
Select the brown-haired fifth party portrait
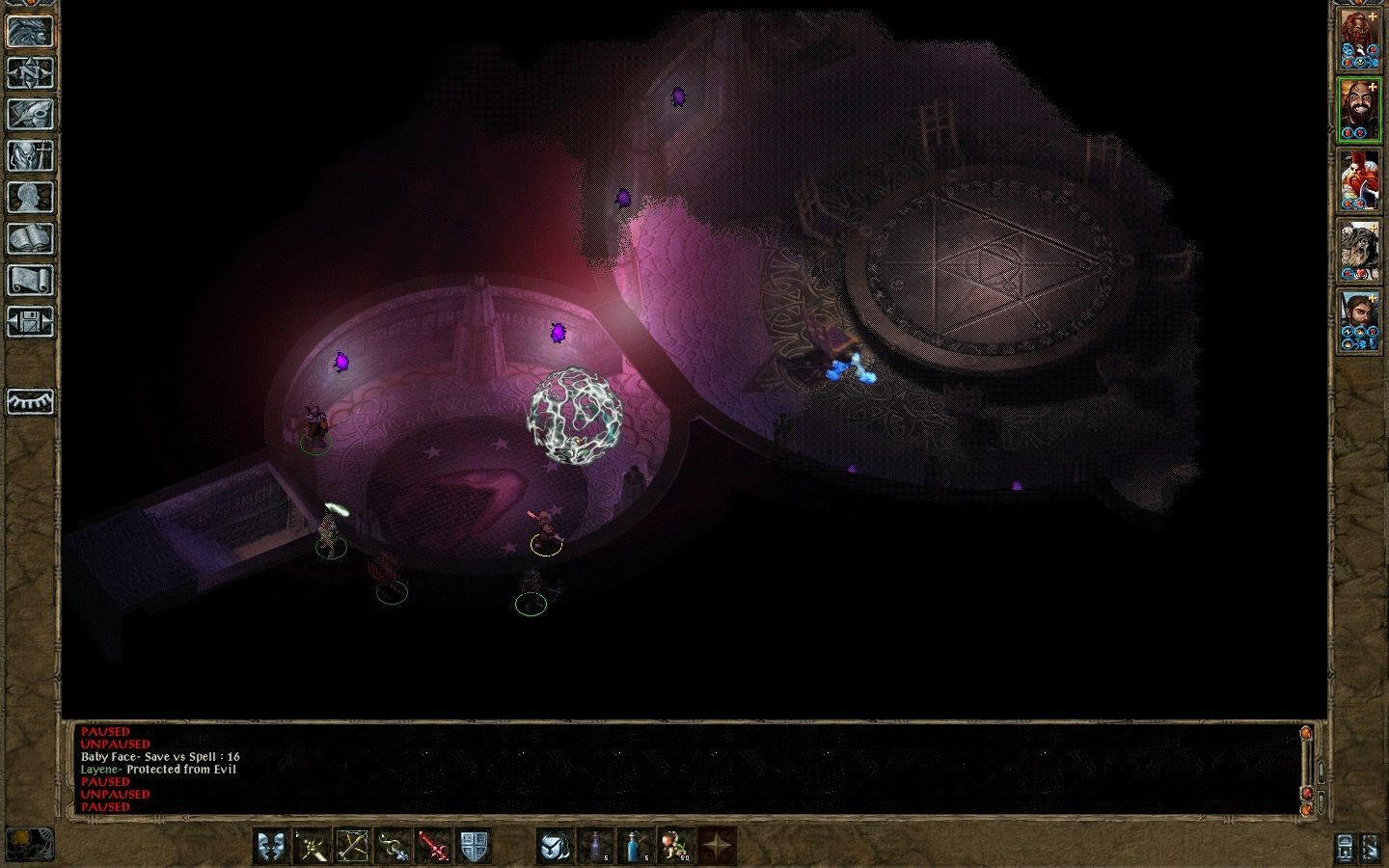tap(1360, 321)
